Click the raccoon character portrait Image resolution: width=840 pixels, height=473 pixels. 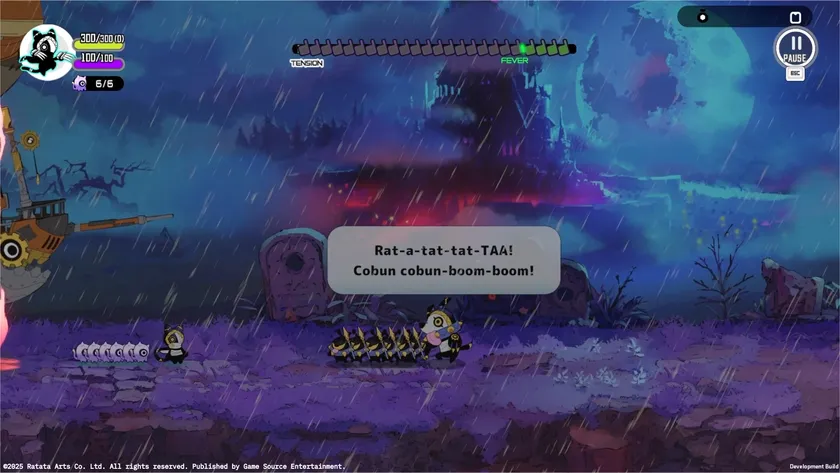[x=47, y=52]
